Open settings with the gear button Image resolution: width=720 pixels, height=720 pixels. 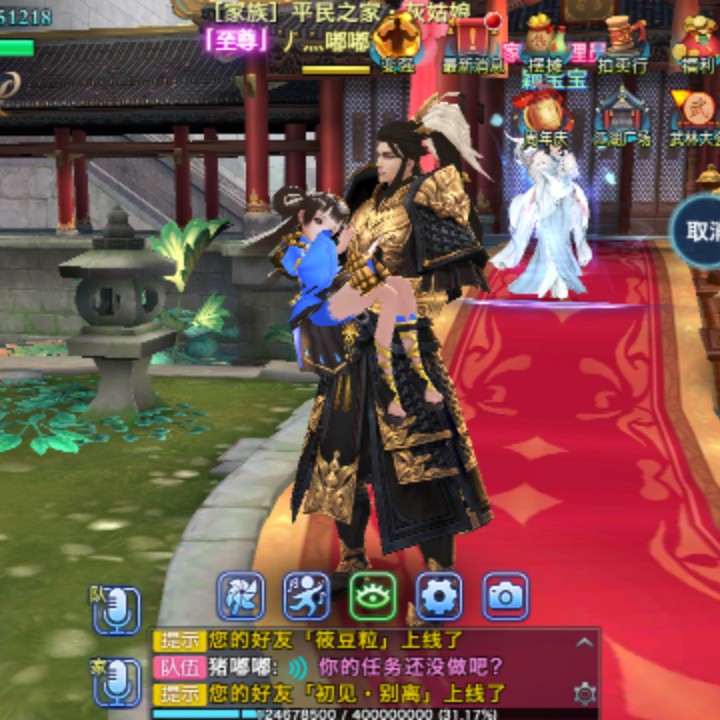(439, 596)
